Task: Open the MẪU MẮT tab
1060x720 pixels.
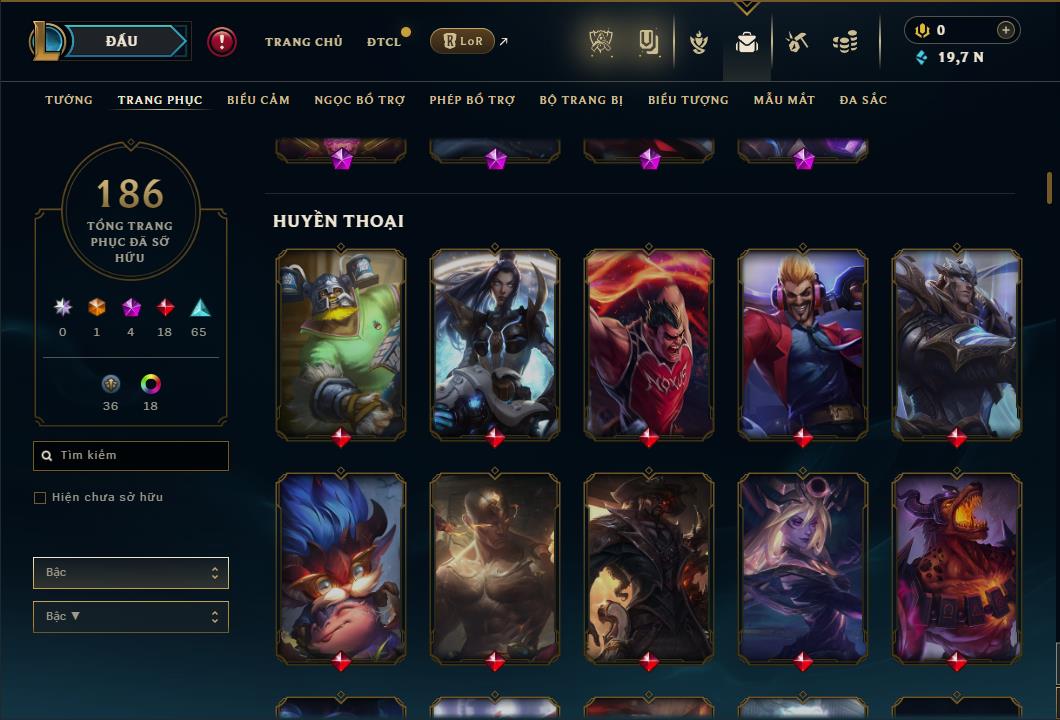Action: click(784, 100)
